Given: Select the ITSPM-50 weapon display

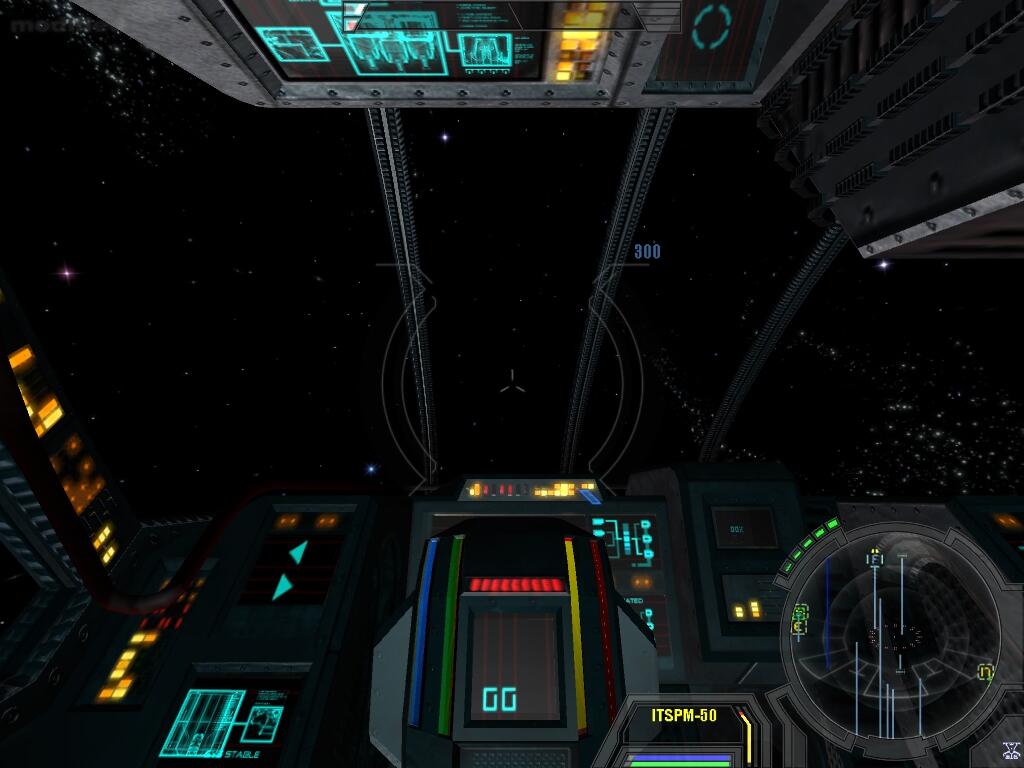Looking at the screenshot, I should pos(684,716).
